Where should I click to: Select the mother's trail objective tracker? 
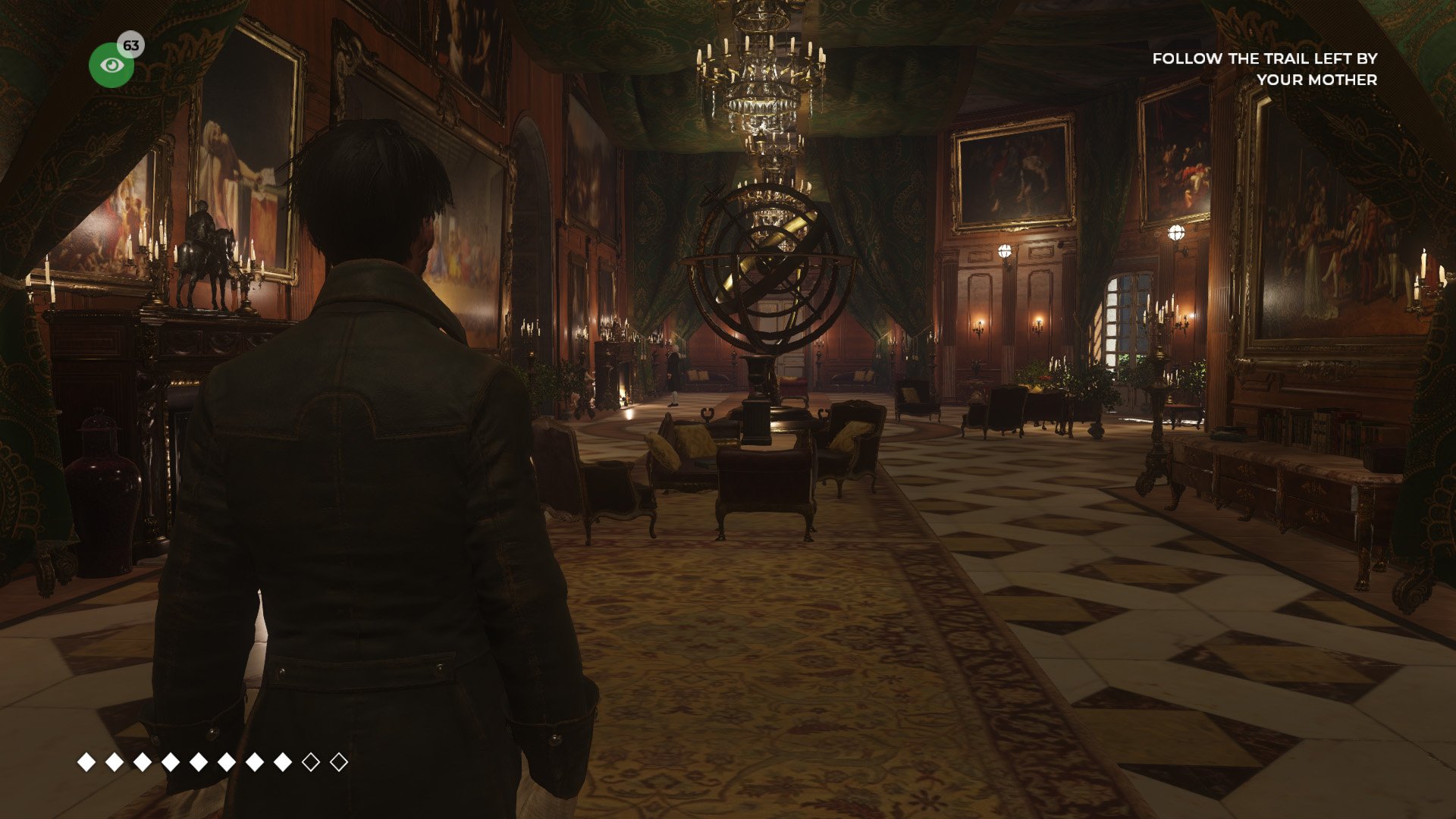(1264, 69)
